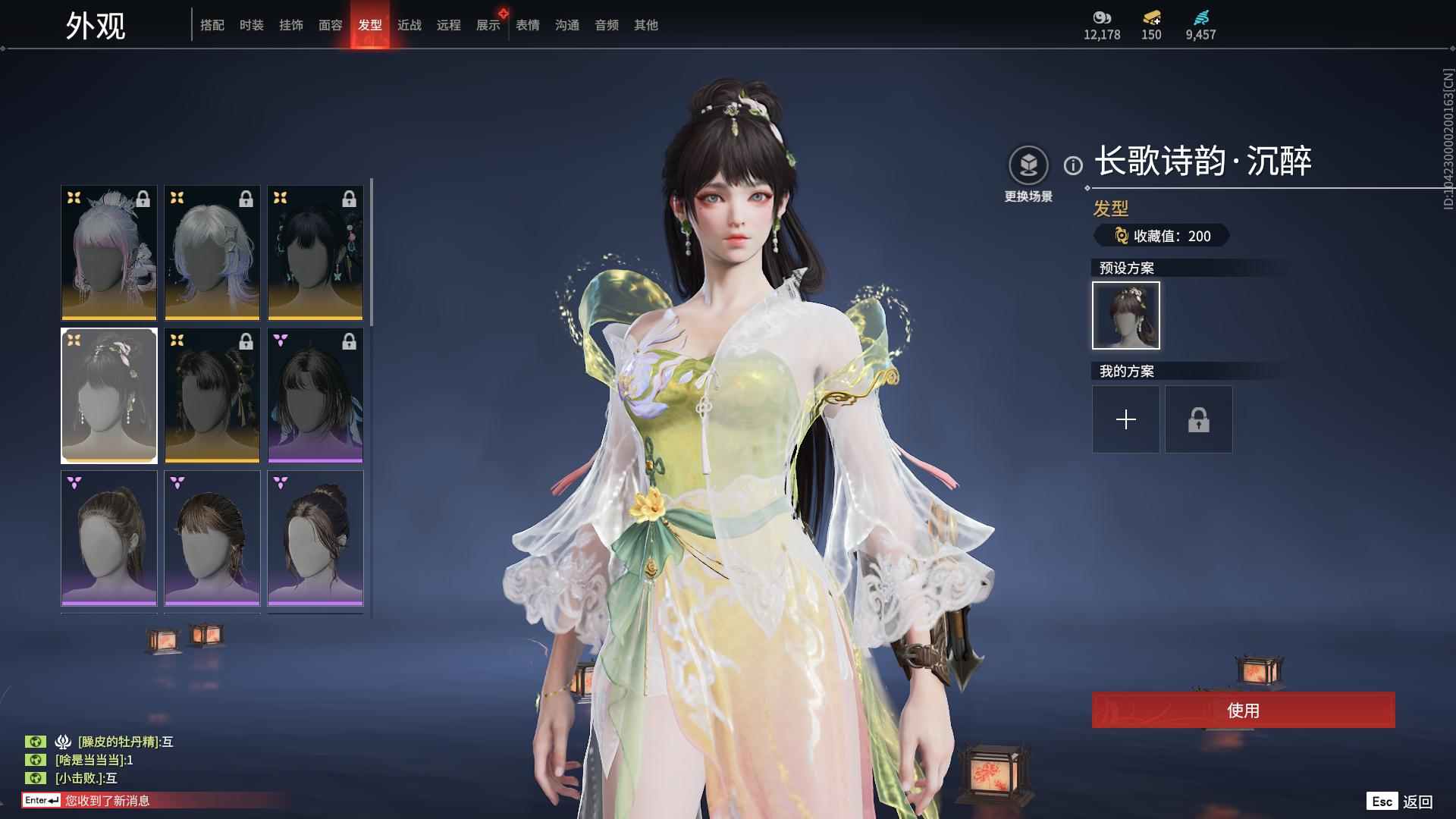
Task: Click the globe channel icon beside 臊皮的牡丹精
Action: click(x=35, y=742)
